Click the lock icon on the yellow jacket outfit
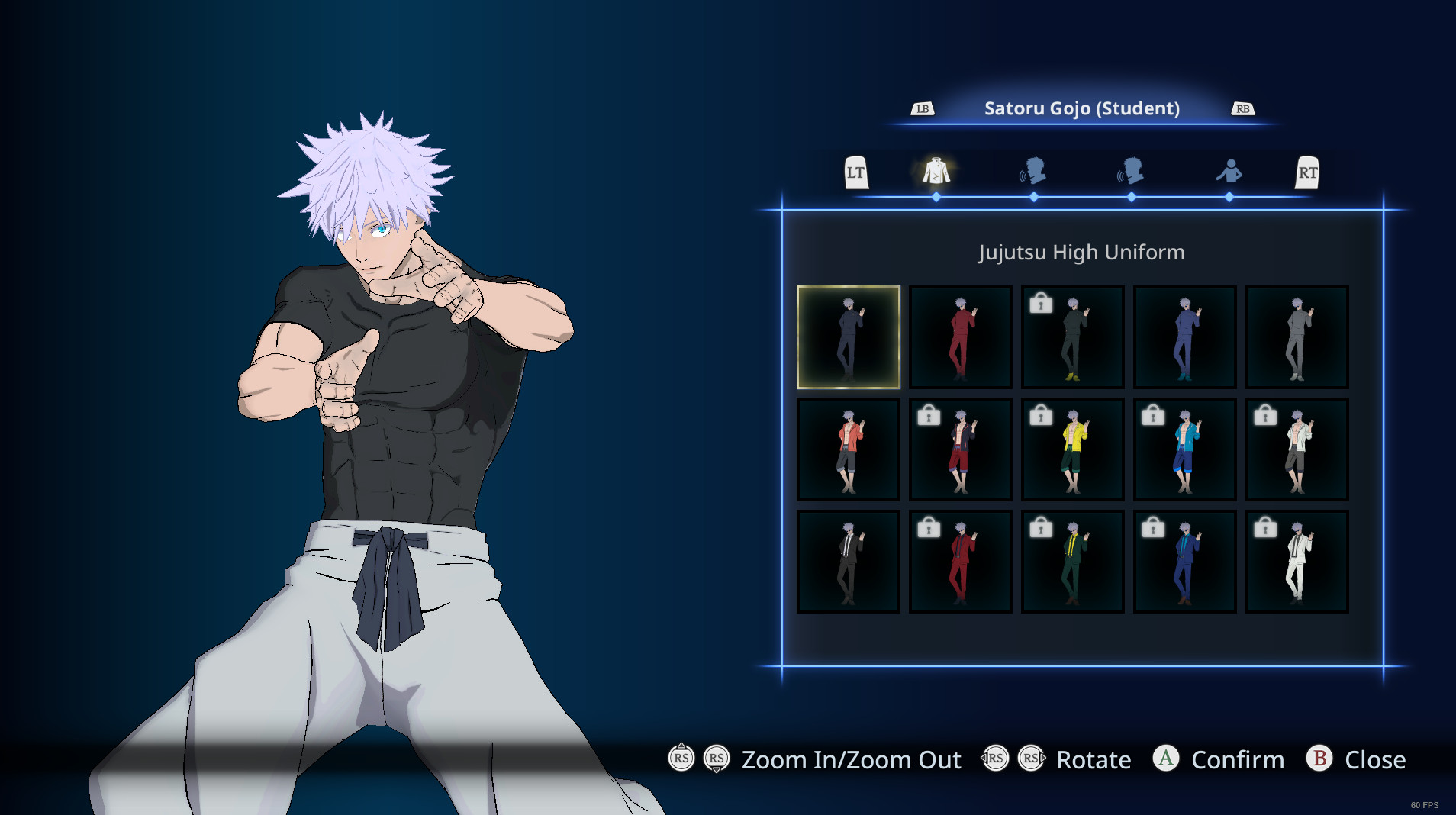The width and height of the screenshot is (1456, 815). (1041, 415)
